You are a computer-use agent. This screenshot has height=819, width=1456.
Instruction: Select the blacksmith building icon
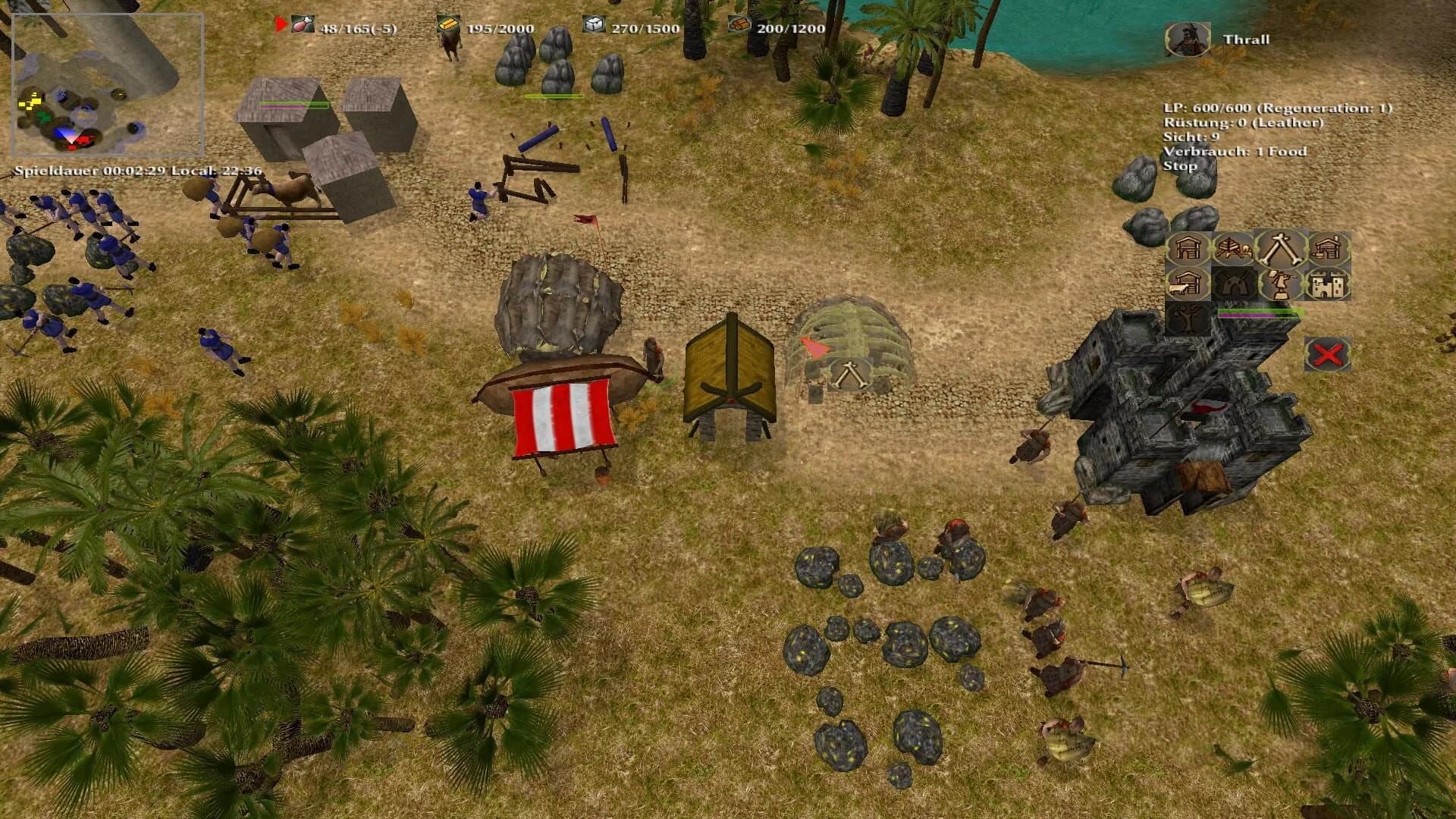pos(1328,249)
